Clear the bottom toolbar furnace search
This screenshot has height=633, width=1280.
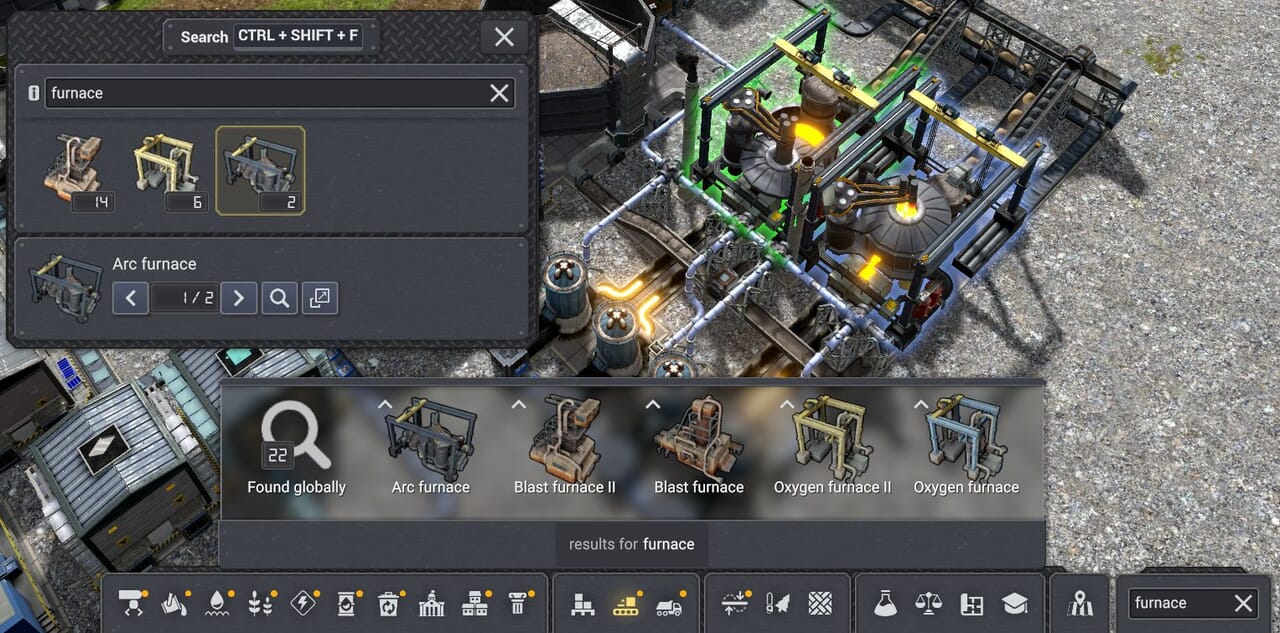pyautogui.click(x=1243, y=603)
